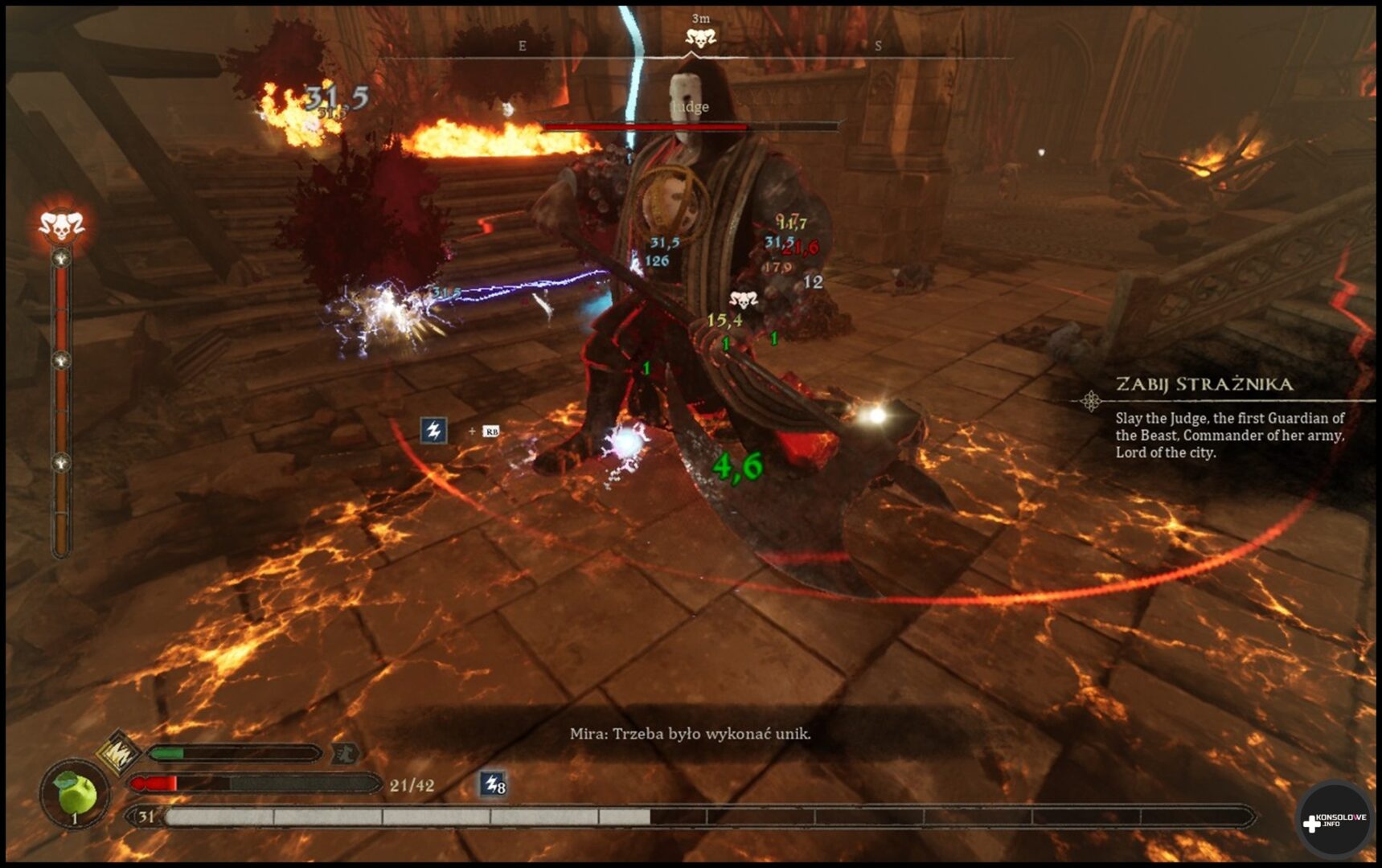Click the horned skull marker on the compass
Viewport: 1382px width, 868px height.
[699, 38]
